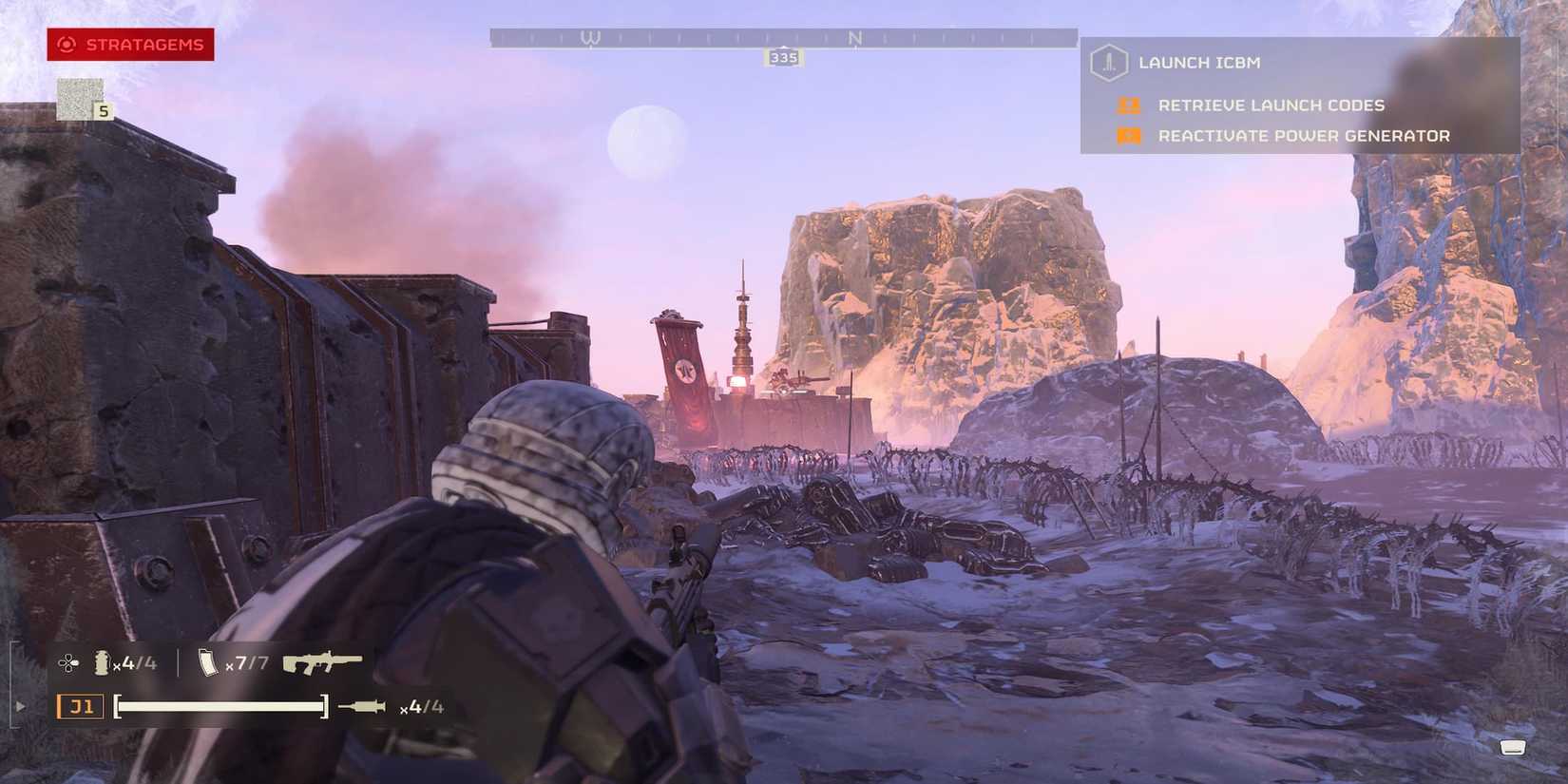Toggle the J1 reload keybind indicator
This screenshot has width=1568, height=784.
pyautogui.click(x=81, y=706)
